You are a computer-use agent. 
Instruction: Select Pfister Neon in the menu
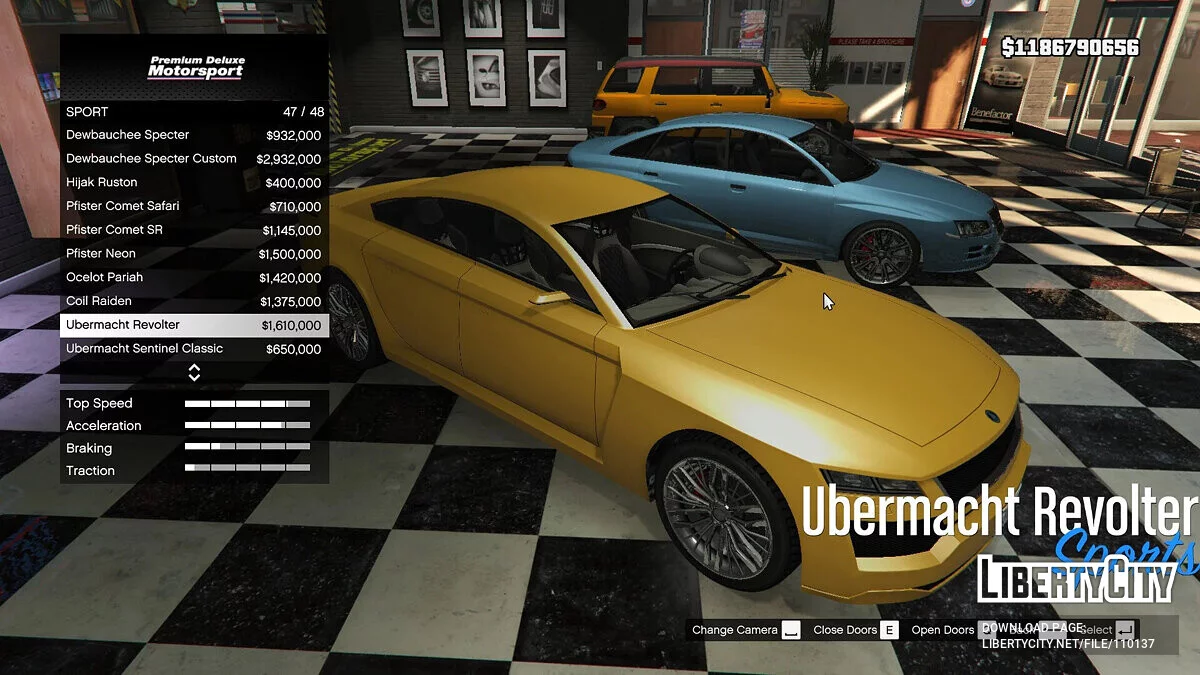pyautogui.click(x=194, y=254)
